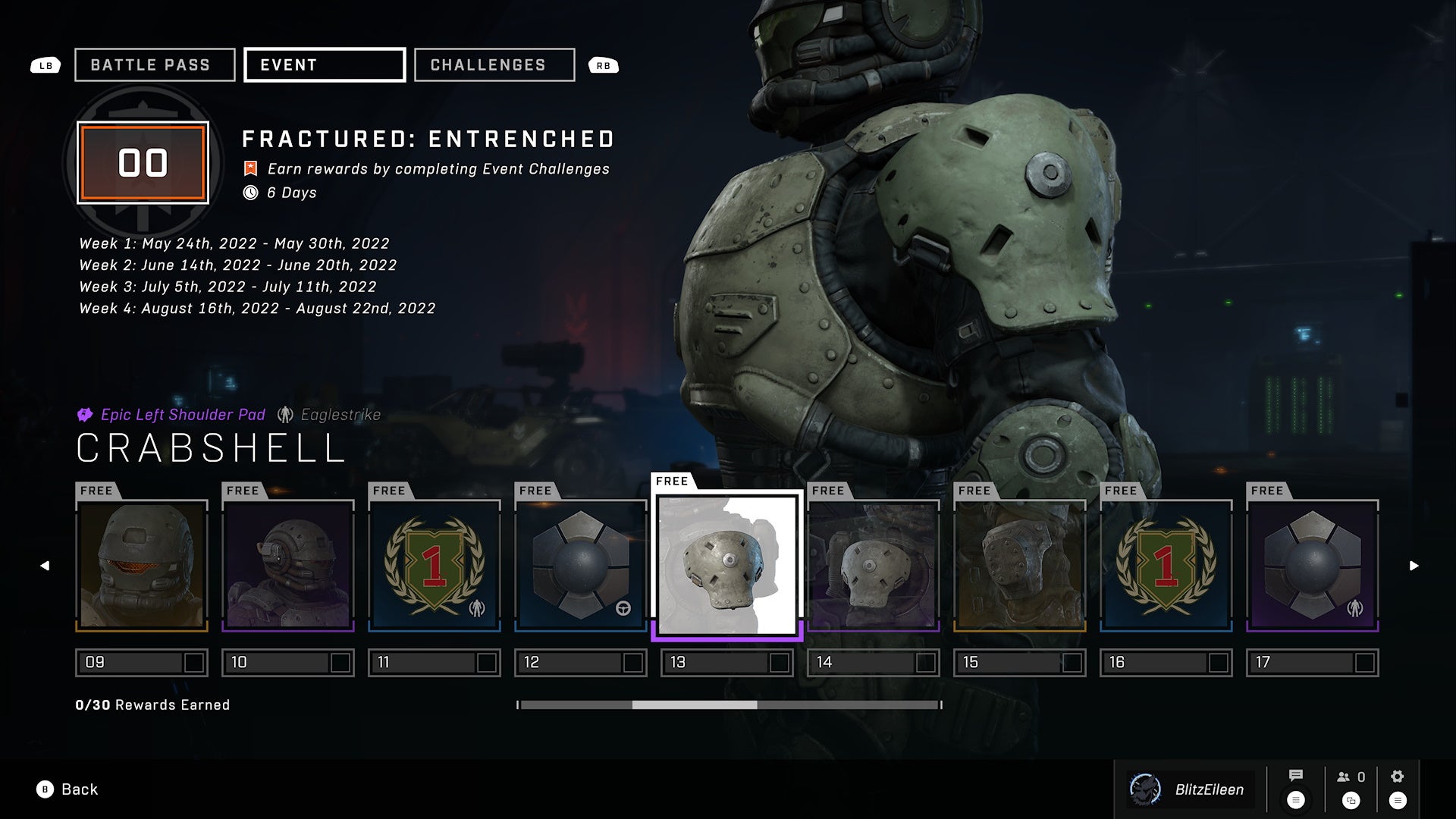This screenshot has height=819, width=1456.
Task: Select the tier 17 hexagon reward tile
Action: (1313, 566)
